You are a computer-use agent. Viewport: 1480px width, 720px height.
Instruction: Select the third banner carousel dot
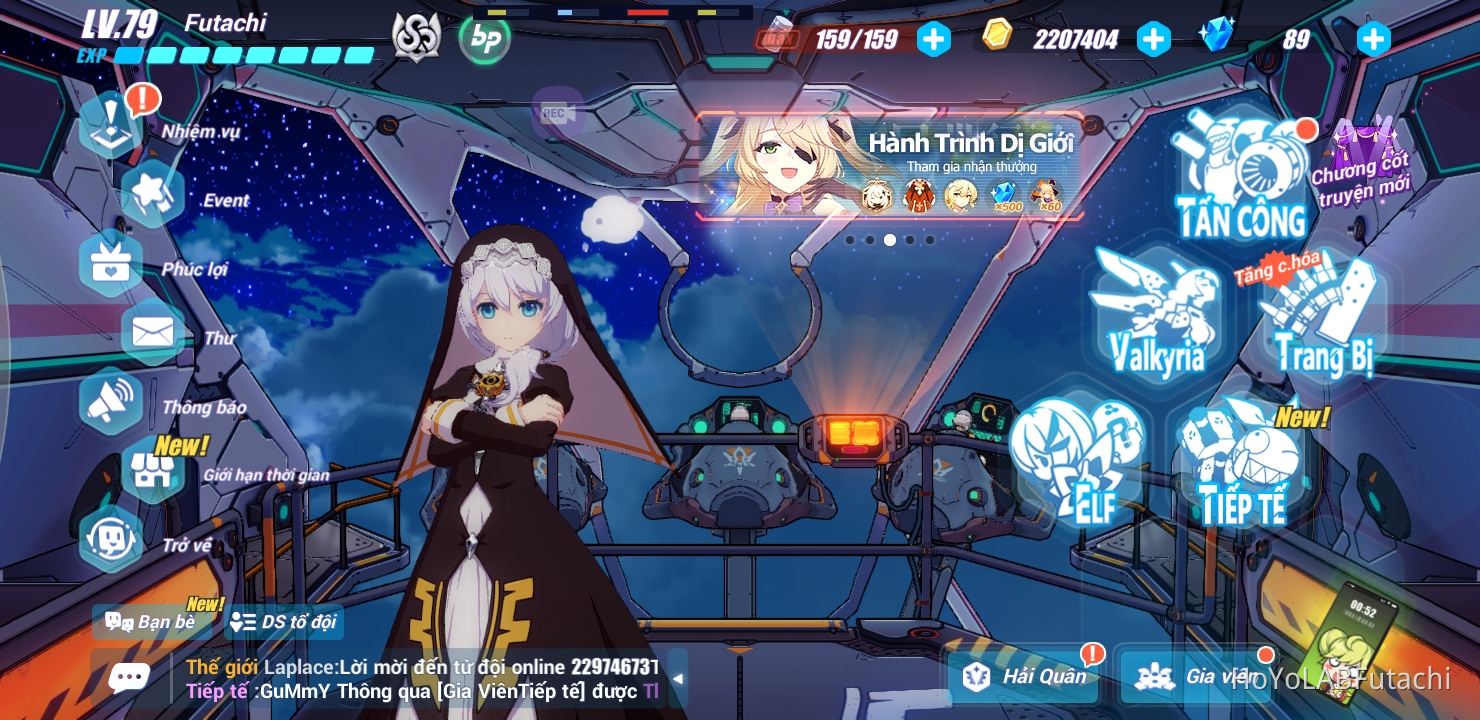(x=890, y=240)
